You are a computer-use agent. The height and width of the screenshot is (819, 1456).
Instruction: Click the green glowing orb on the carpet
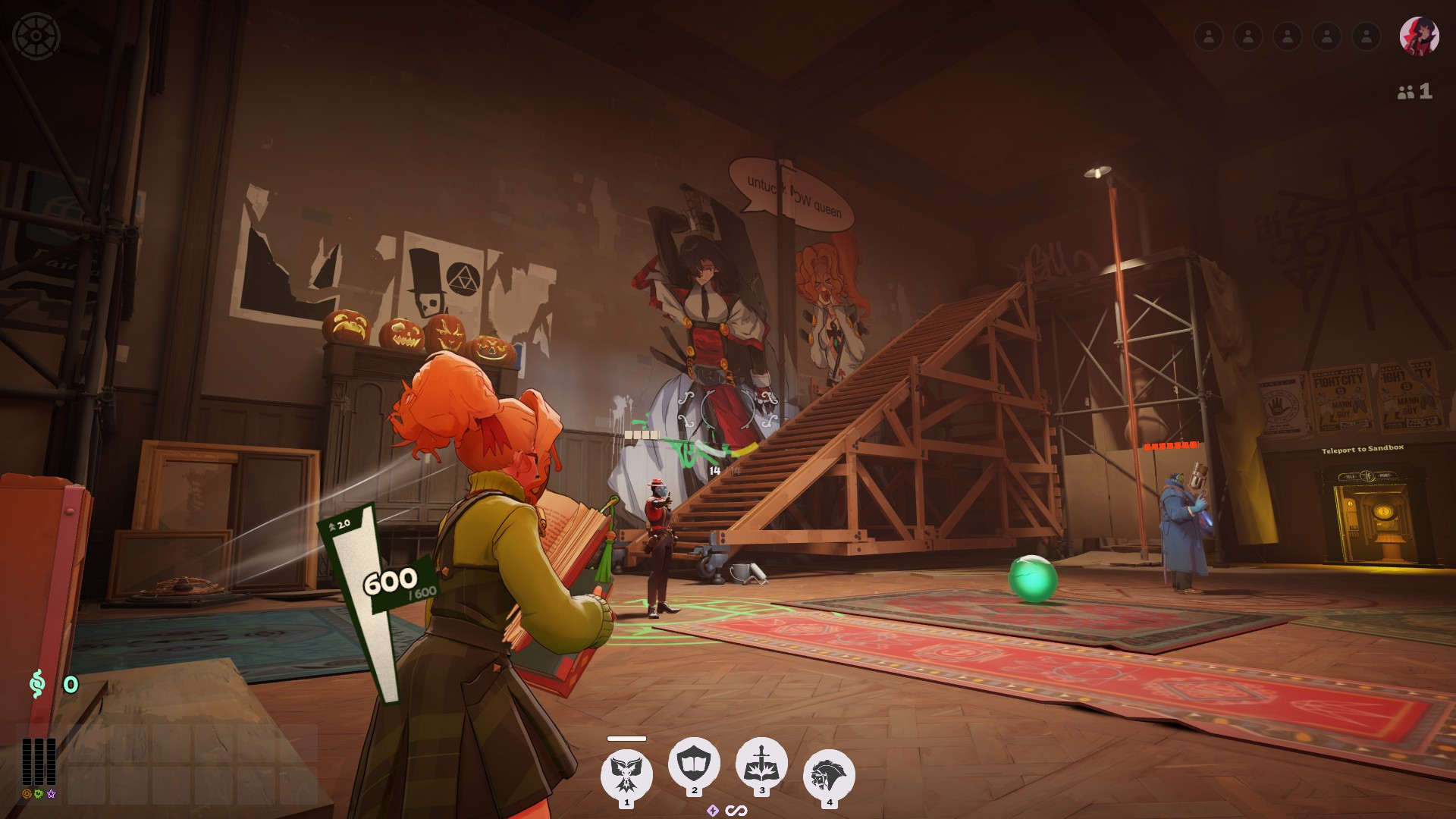coord(1032,581)
